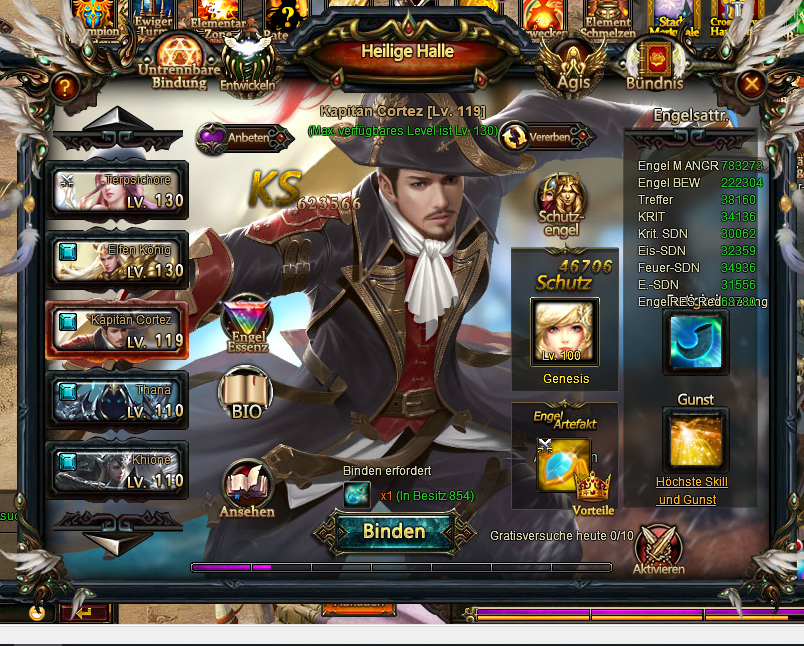
Task: Select angel Terpsichore from the list
Action: [x=117, y=189]
